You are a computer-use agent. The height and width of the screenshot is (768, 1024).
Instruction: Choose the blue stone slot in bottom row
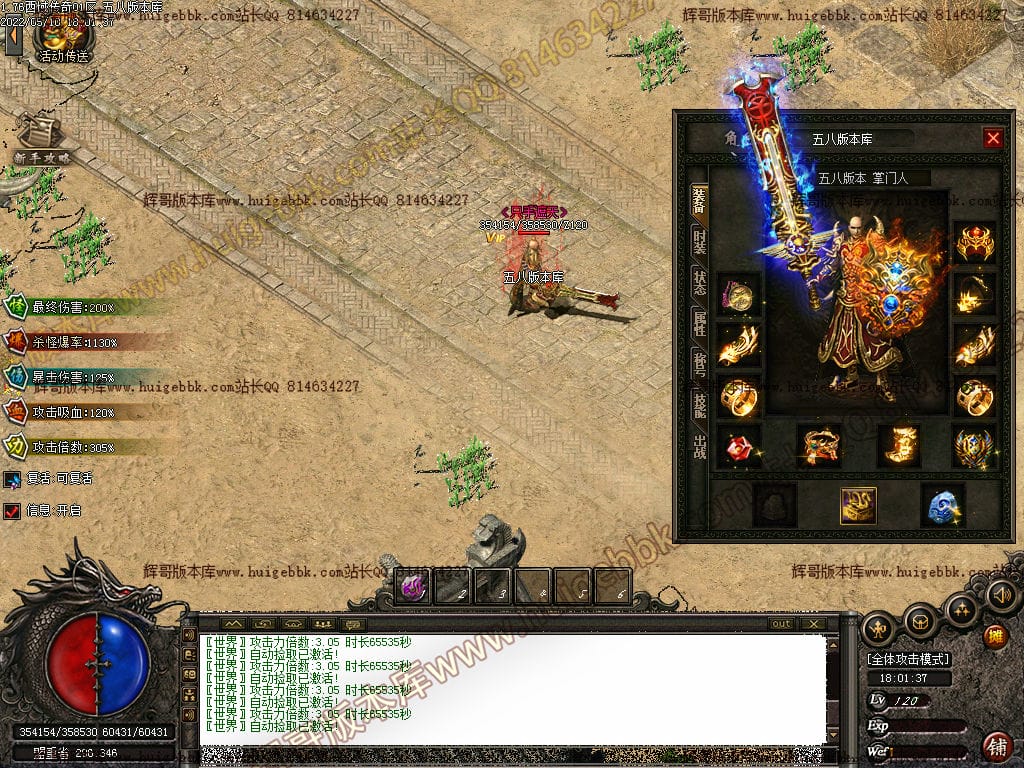point(941,506)
